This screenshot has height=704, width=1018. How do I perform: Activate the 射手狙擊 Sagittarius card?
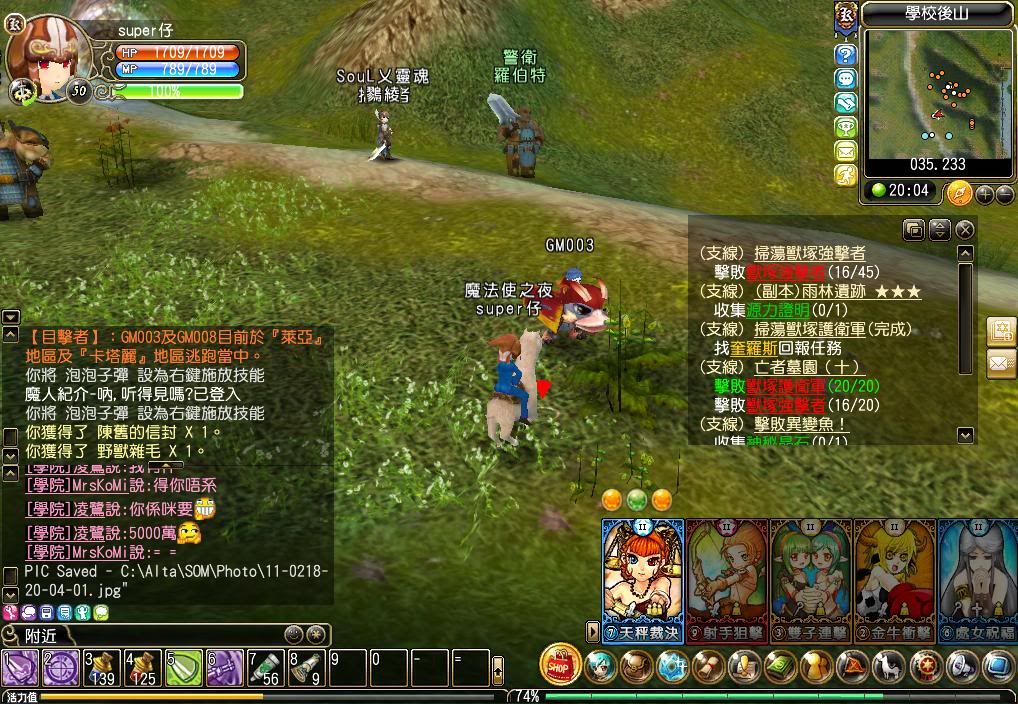click(727, 580)
